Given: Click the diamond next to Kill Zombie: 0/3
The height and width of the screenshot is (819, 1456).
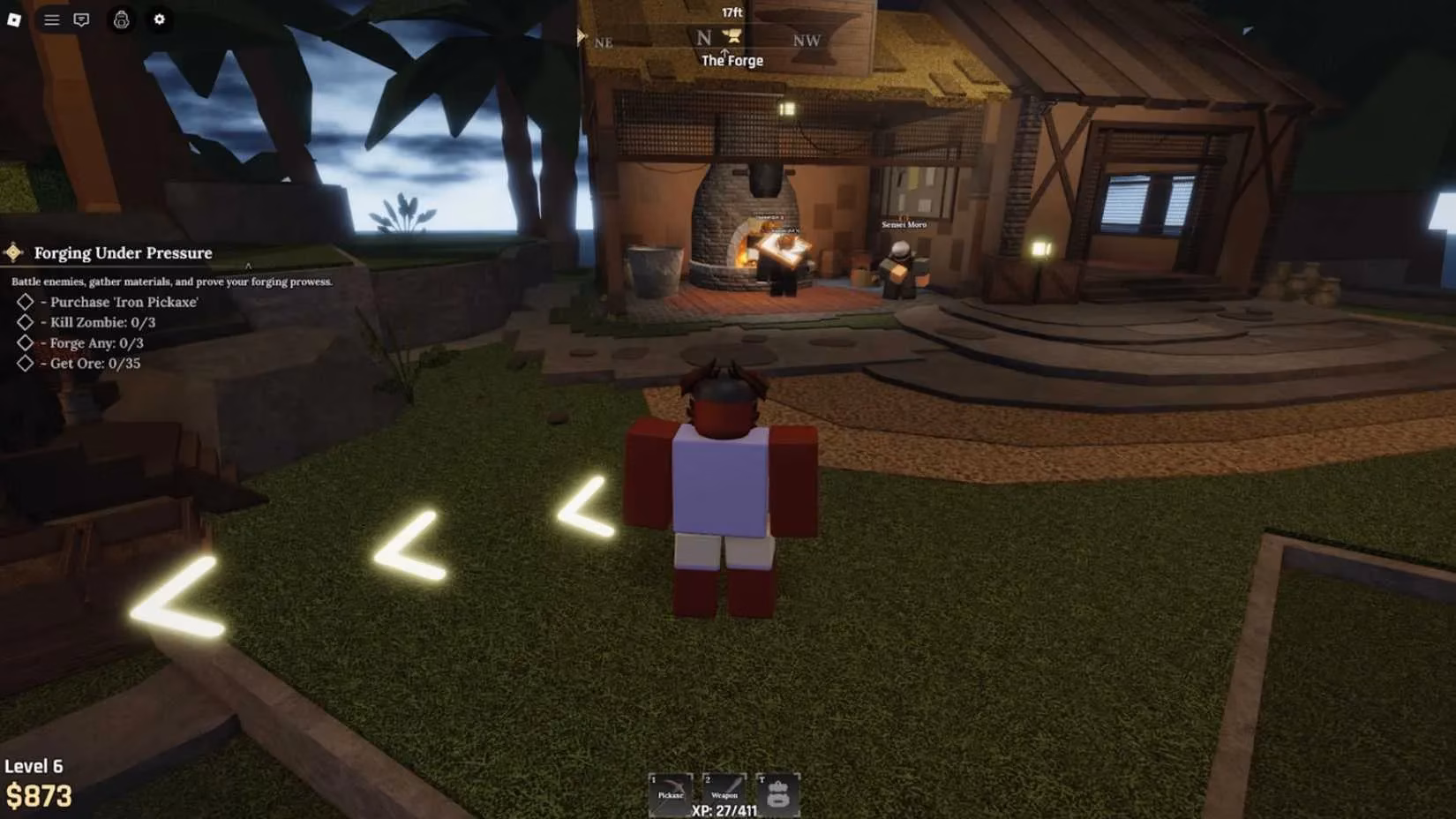Looking at the screenshot, I should pyautogui.click(x=25, y=322).
